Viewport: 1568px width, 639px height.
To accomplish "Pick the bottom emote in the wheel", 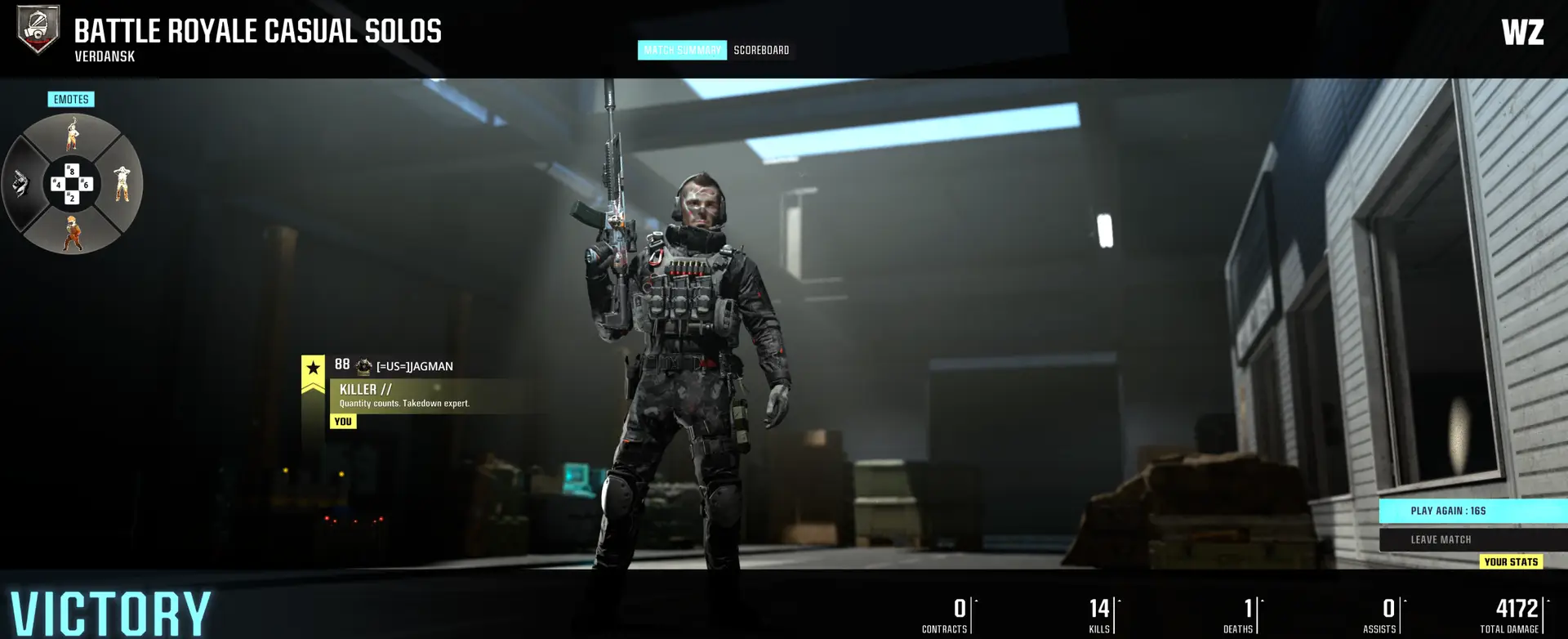I will point(73,234).
